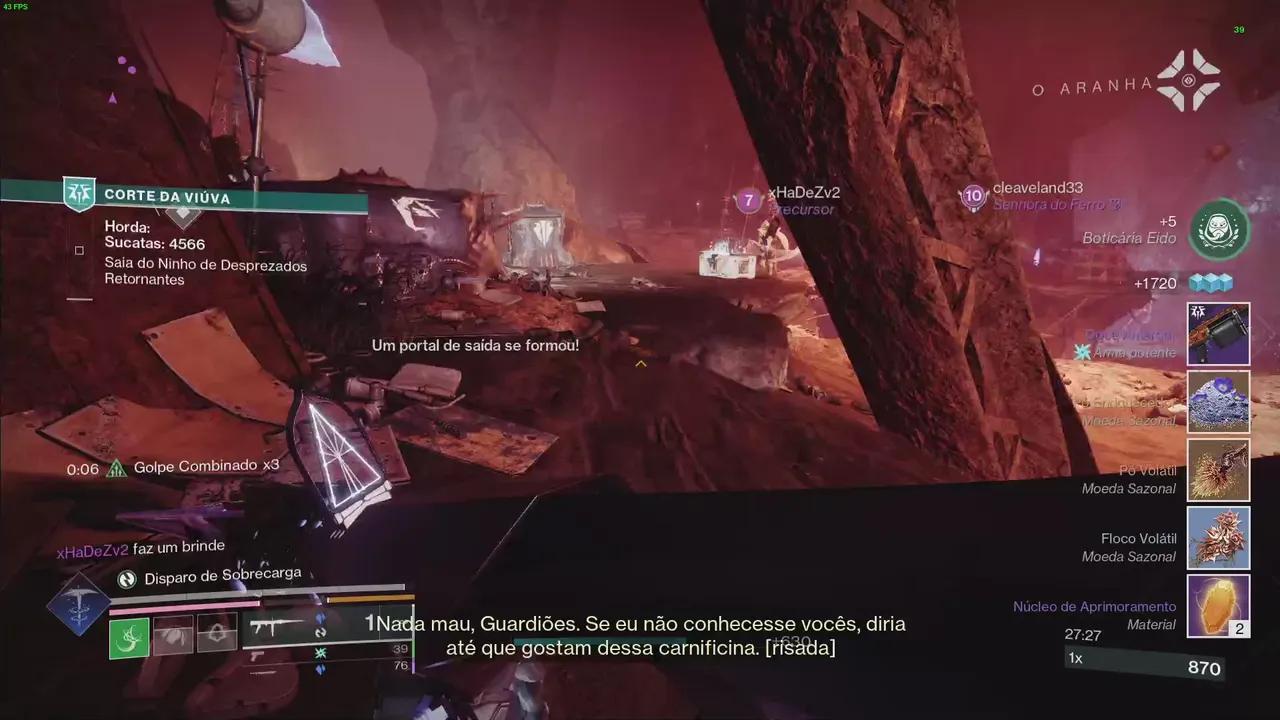Viewport: 1280px width, 720px height.
Task: Select the blue flower seasonal currency loot icon
Action: [x=1218, y=402]
